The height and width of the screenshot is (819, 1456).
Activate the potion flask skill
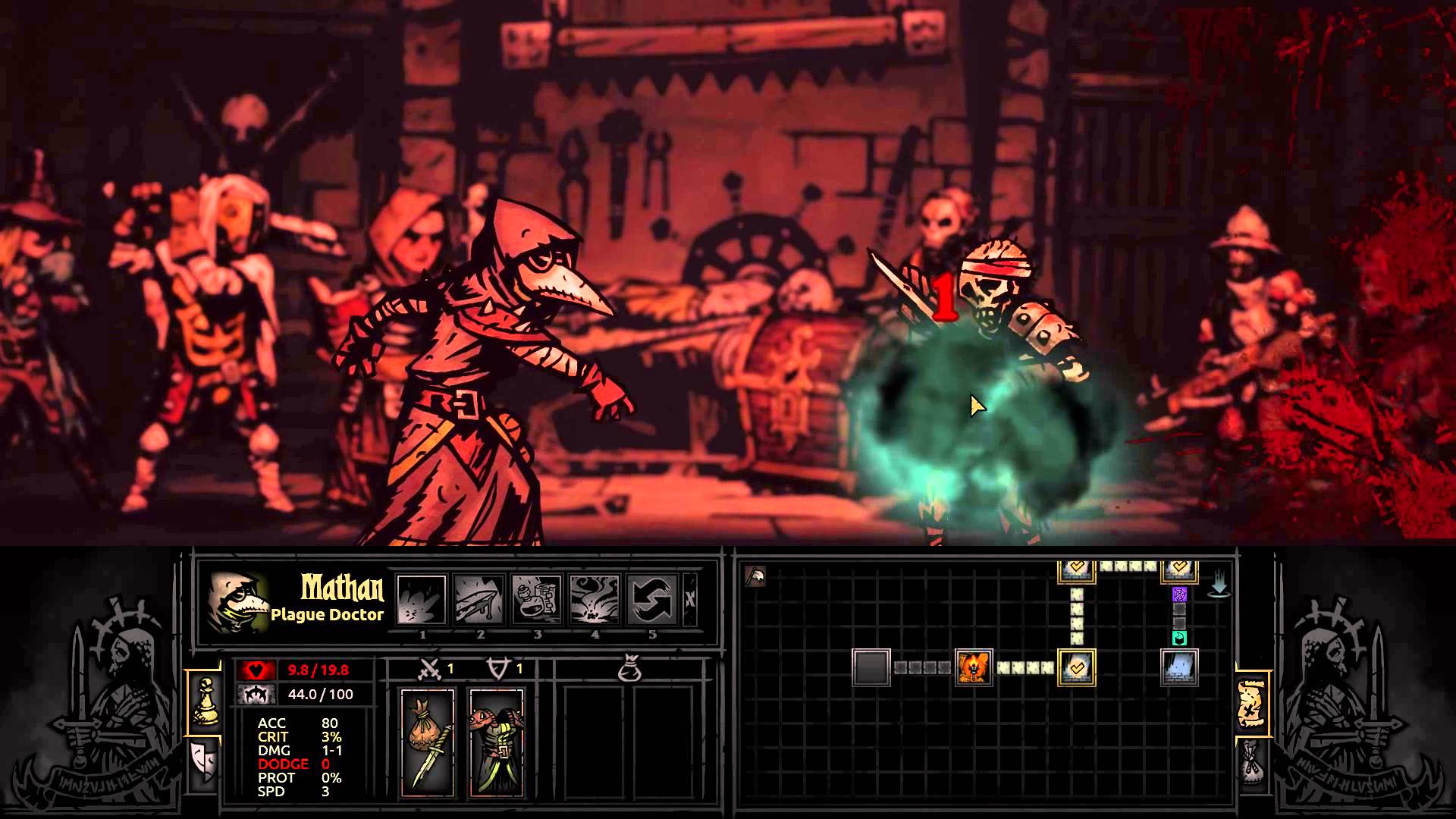point(537,599)
